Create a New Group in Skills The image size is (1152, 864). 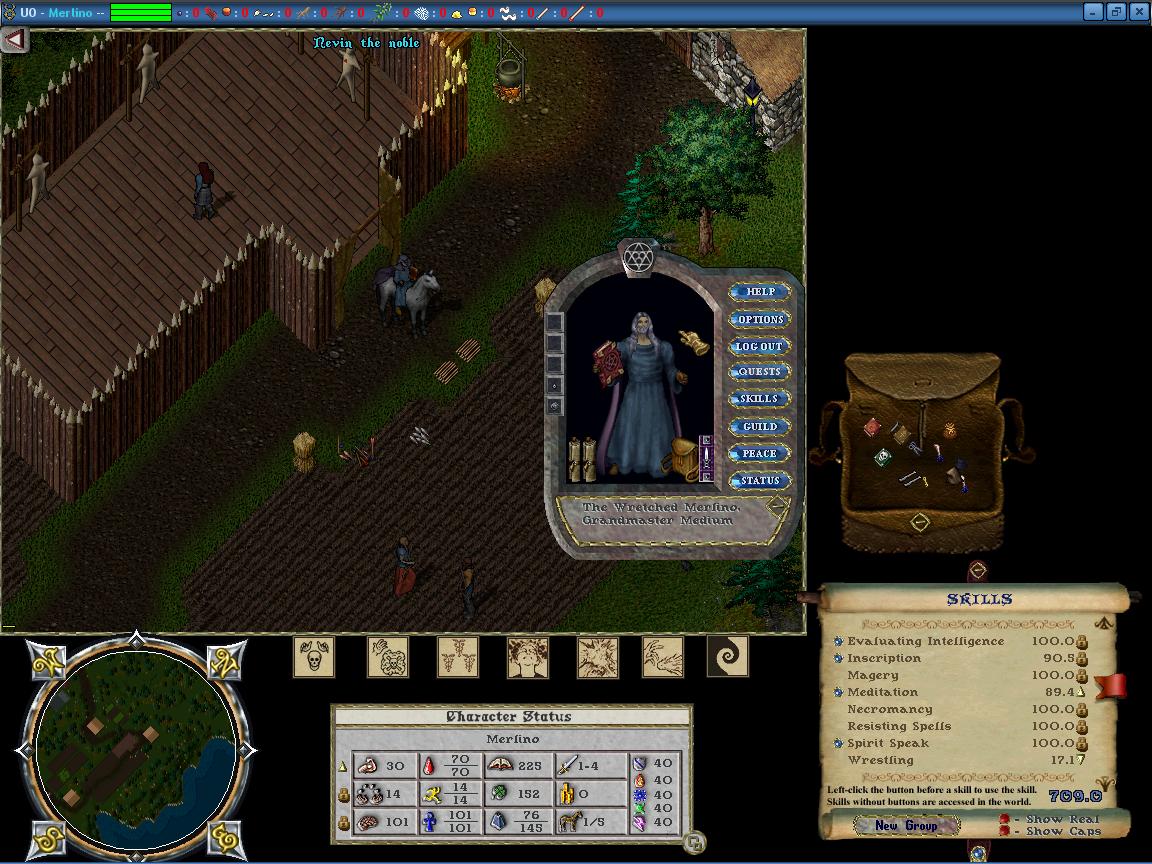905,825
